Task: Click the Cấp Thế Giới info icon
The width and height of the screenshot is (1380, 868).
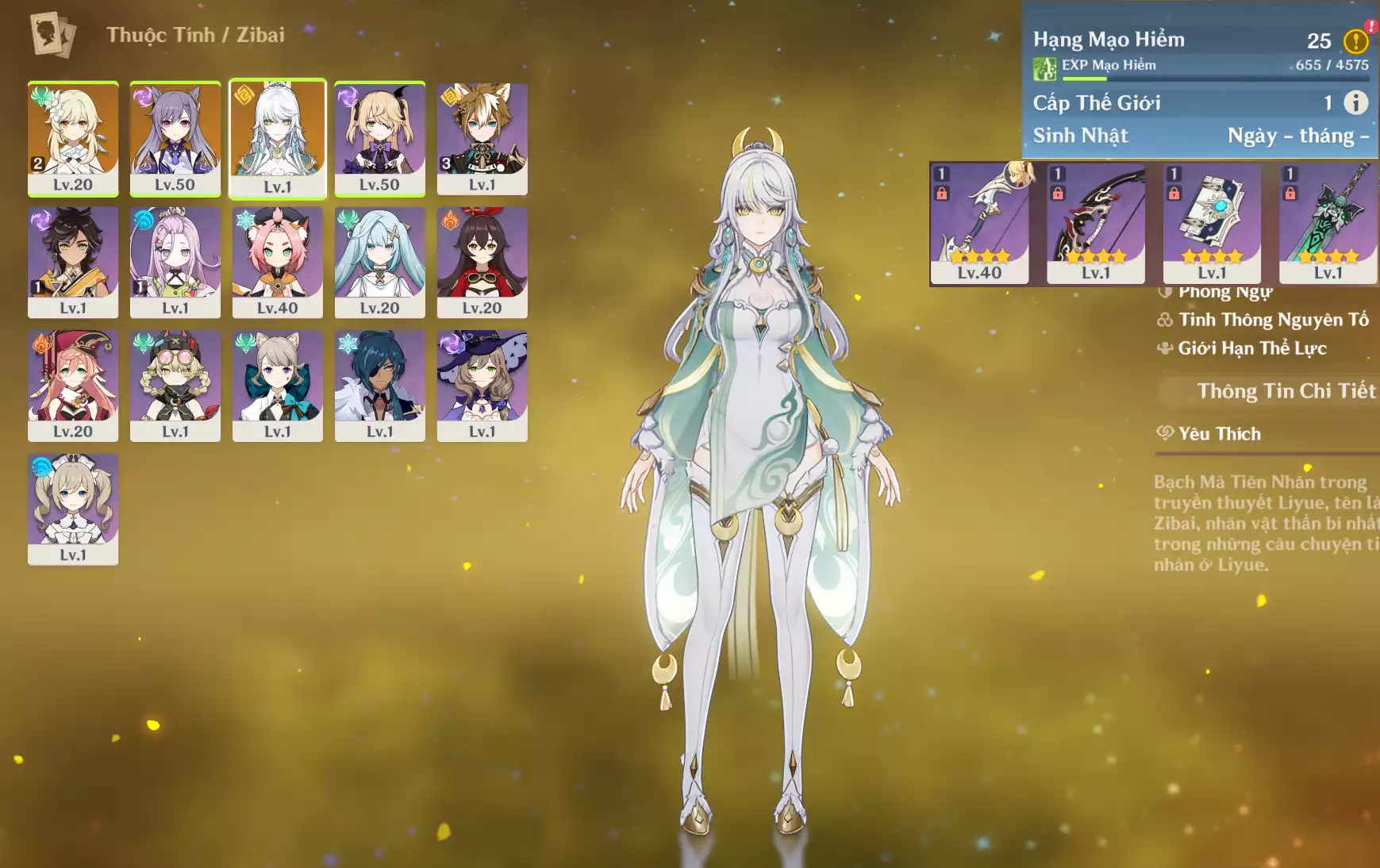Action: tap(1355, 102)
